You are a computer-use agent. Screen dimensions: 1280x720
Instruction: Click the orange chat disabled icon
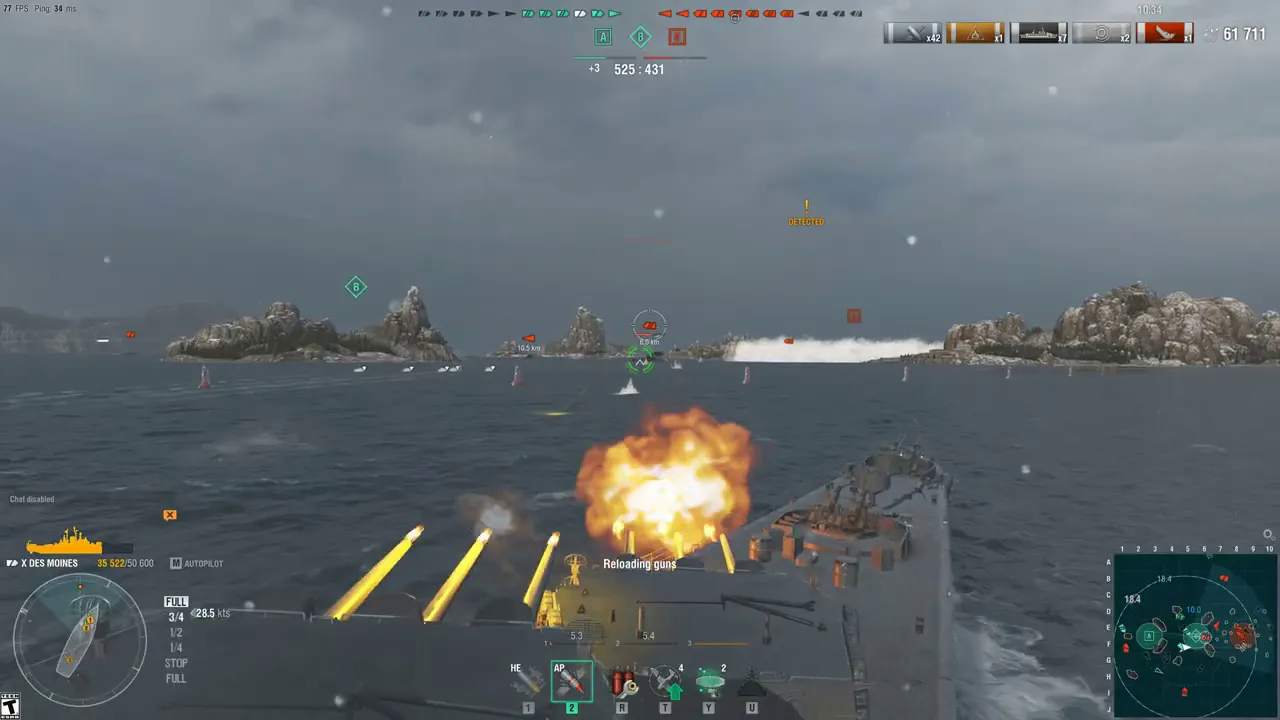[x=170, y=515]
